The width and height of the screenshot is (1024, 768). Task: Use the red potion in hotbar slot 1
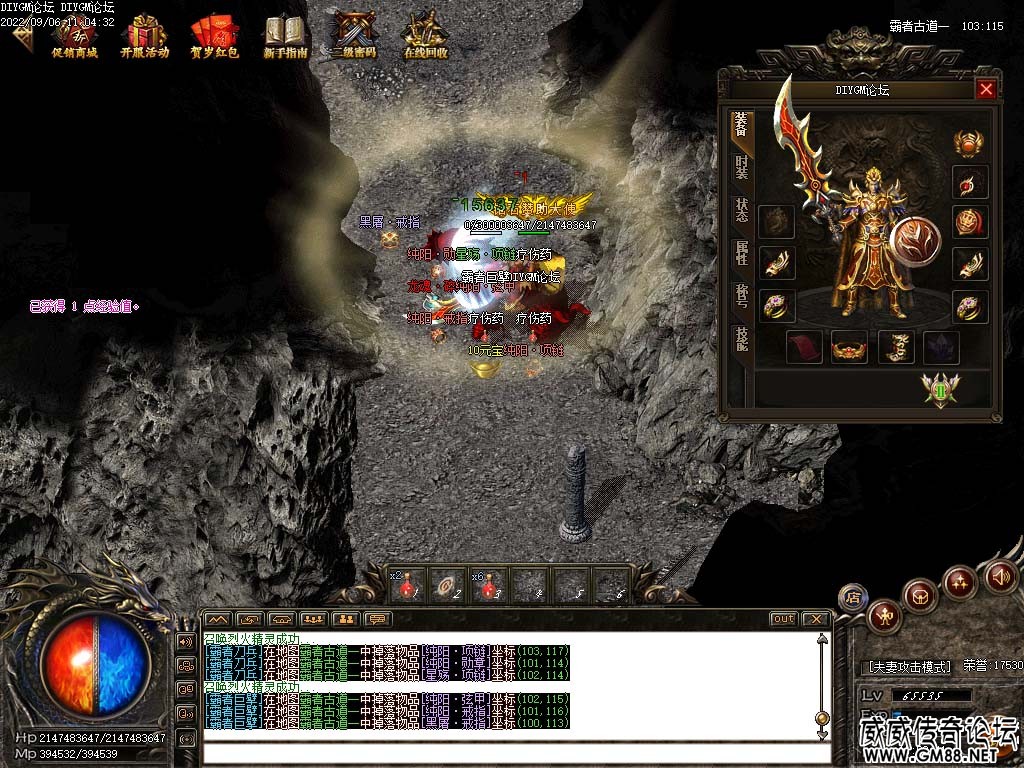click(407, 586)
